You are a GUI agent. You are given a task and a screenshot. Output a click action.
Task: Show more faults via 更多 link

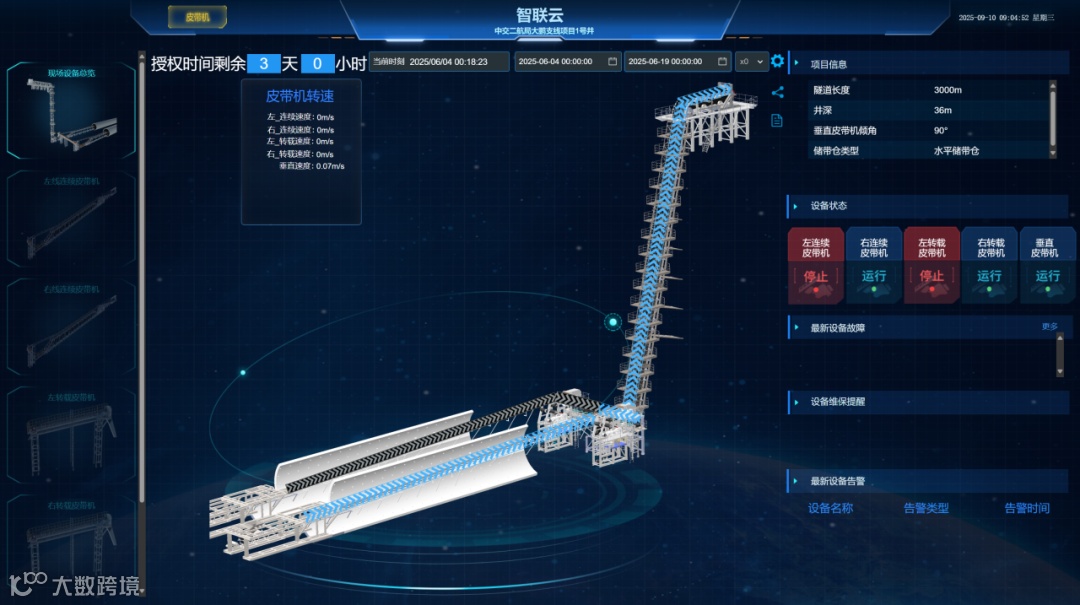[x=1049, y=326]
